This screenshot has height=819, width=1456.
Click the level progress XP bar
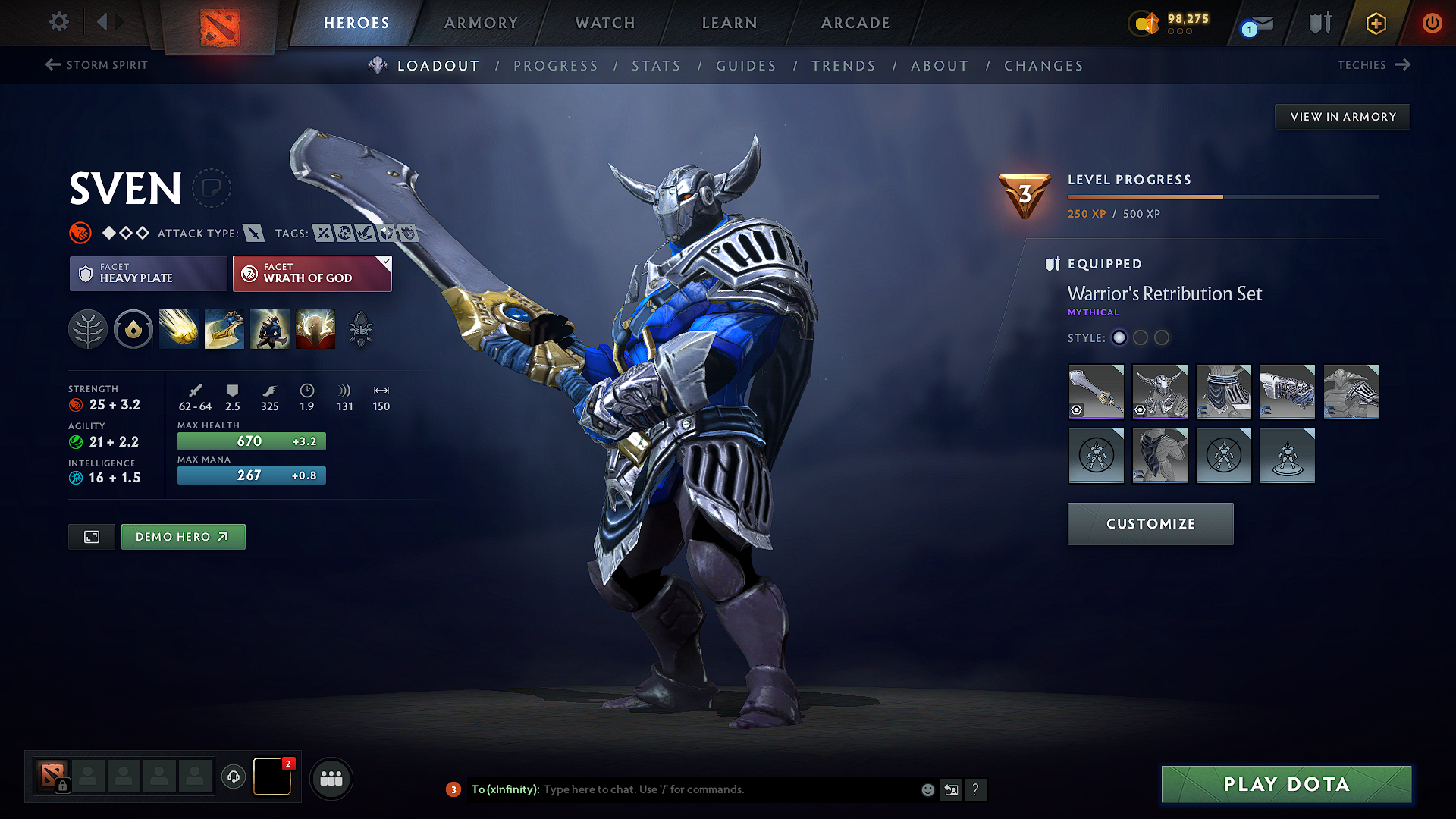coord(1221,196)
